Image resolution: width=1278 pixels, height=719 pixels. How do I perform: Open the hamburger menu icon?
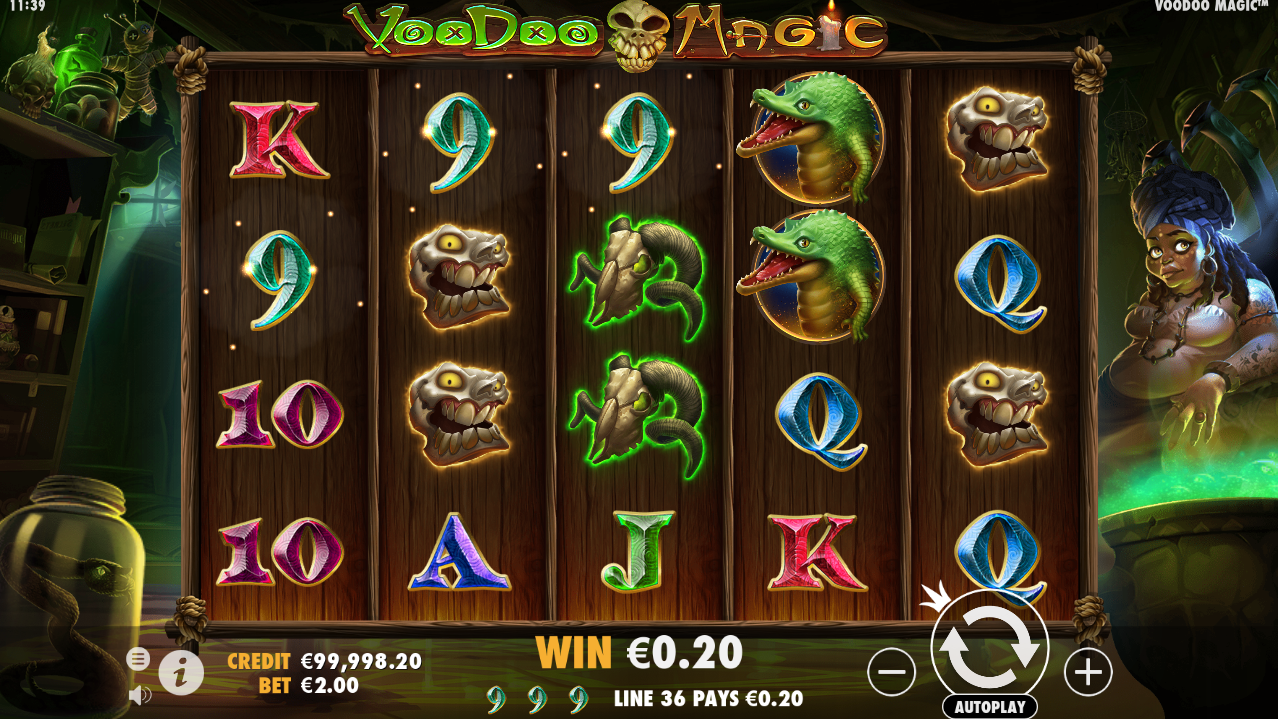(x=139, y=658)
